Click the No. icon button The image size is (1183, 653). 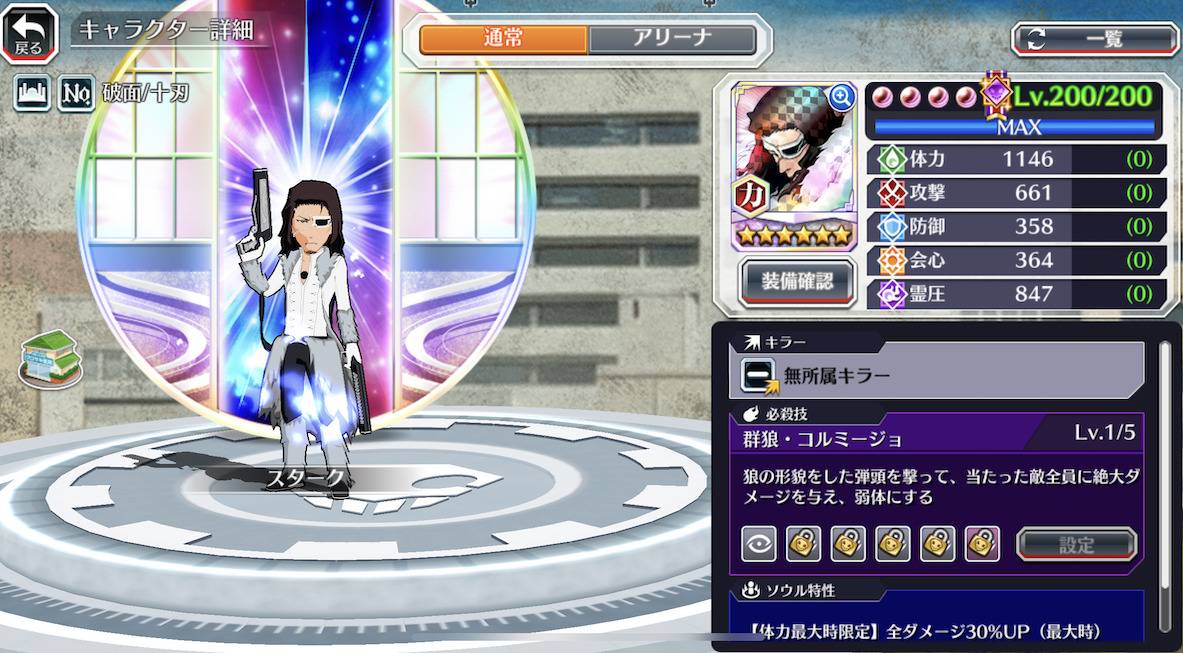[76, 94]
